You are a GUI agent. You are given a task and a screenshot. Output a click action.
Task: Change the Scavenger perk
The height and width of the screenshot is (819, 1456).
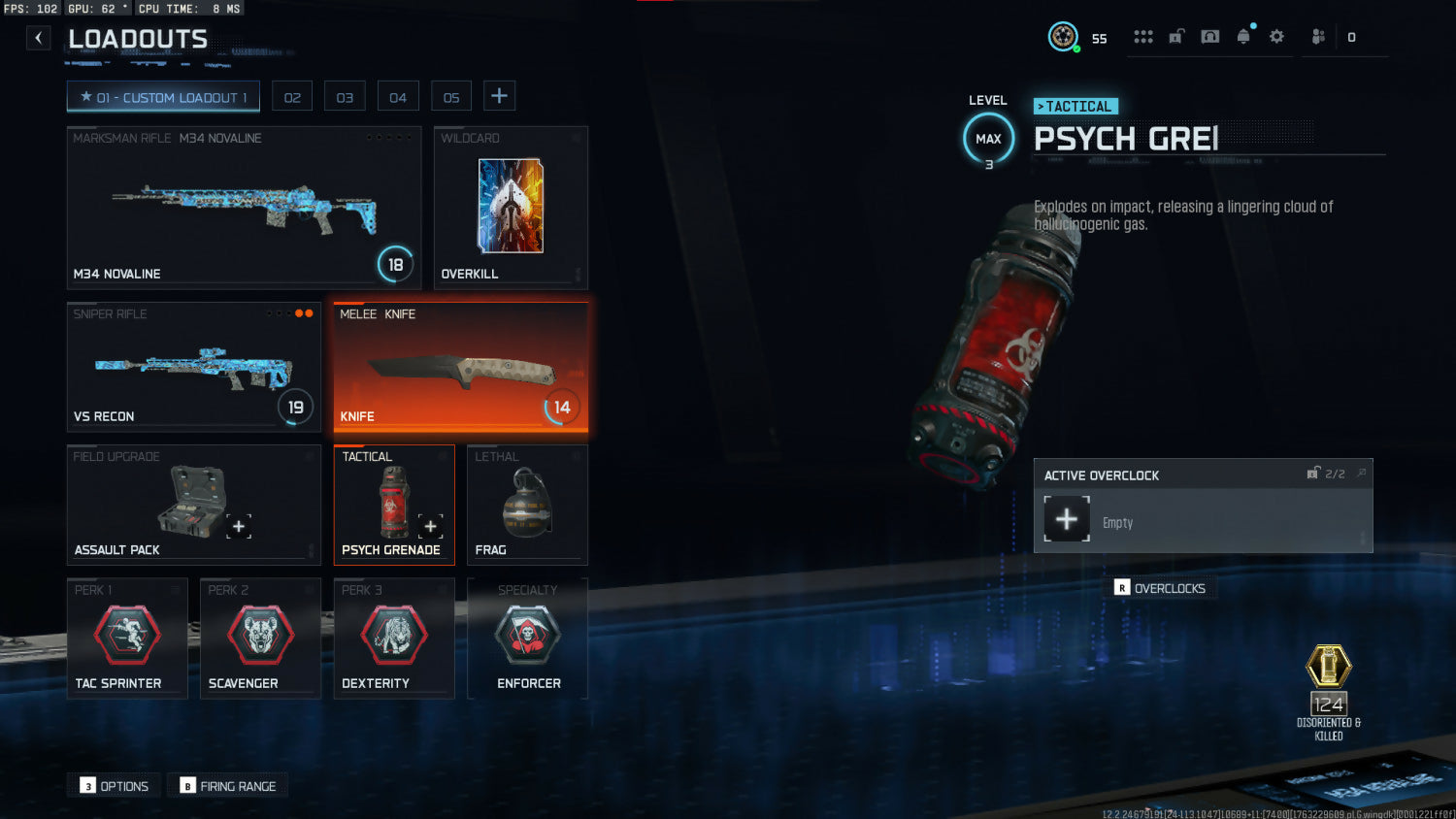tap(260, 638)
